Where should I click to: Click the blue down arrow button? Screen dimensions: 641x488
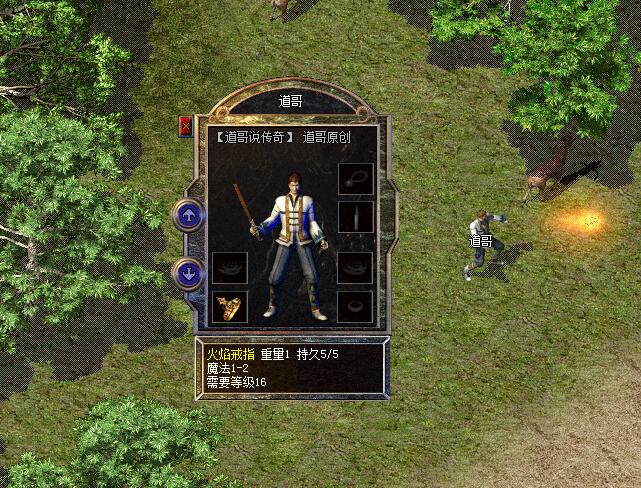pos(189,272)
